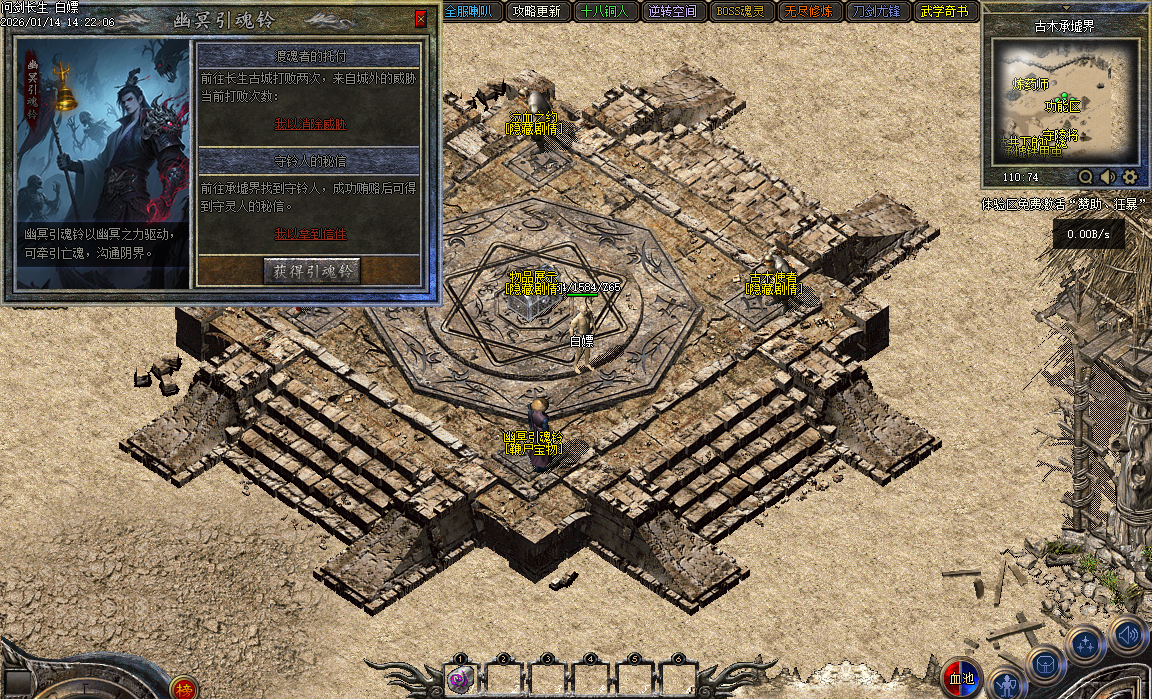Open the 古木承墟界 minimap

pyautogui.click(x=1065, y=102)
